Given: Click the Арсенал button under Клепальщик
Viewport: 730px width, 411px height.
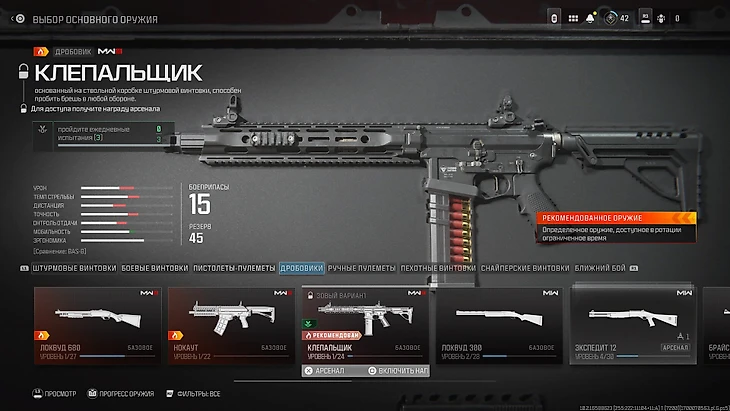Looking at the screenshot, I should pyautogui.click(x=328, y=370).
